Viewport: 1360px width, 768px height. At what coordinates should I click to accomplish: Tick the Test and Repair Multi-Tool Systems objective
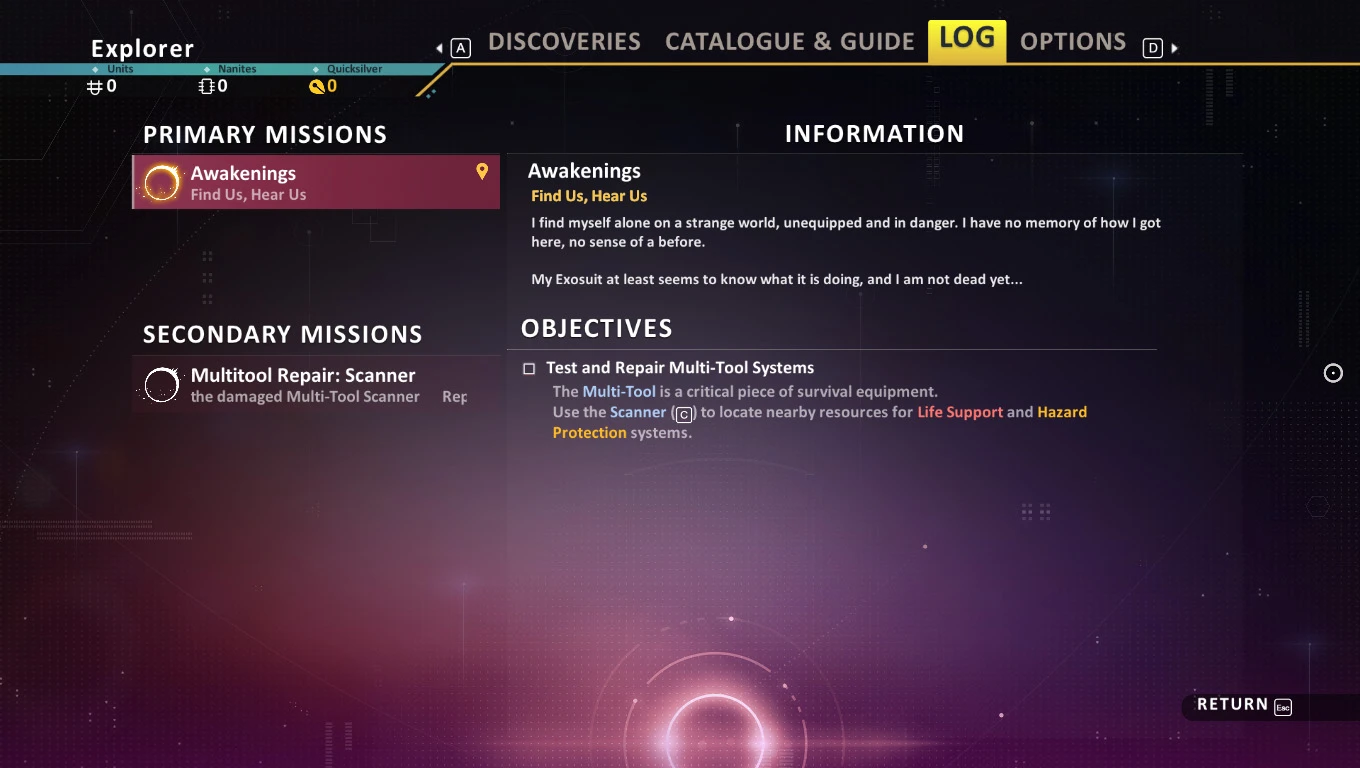[x=529, y=369]
